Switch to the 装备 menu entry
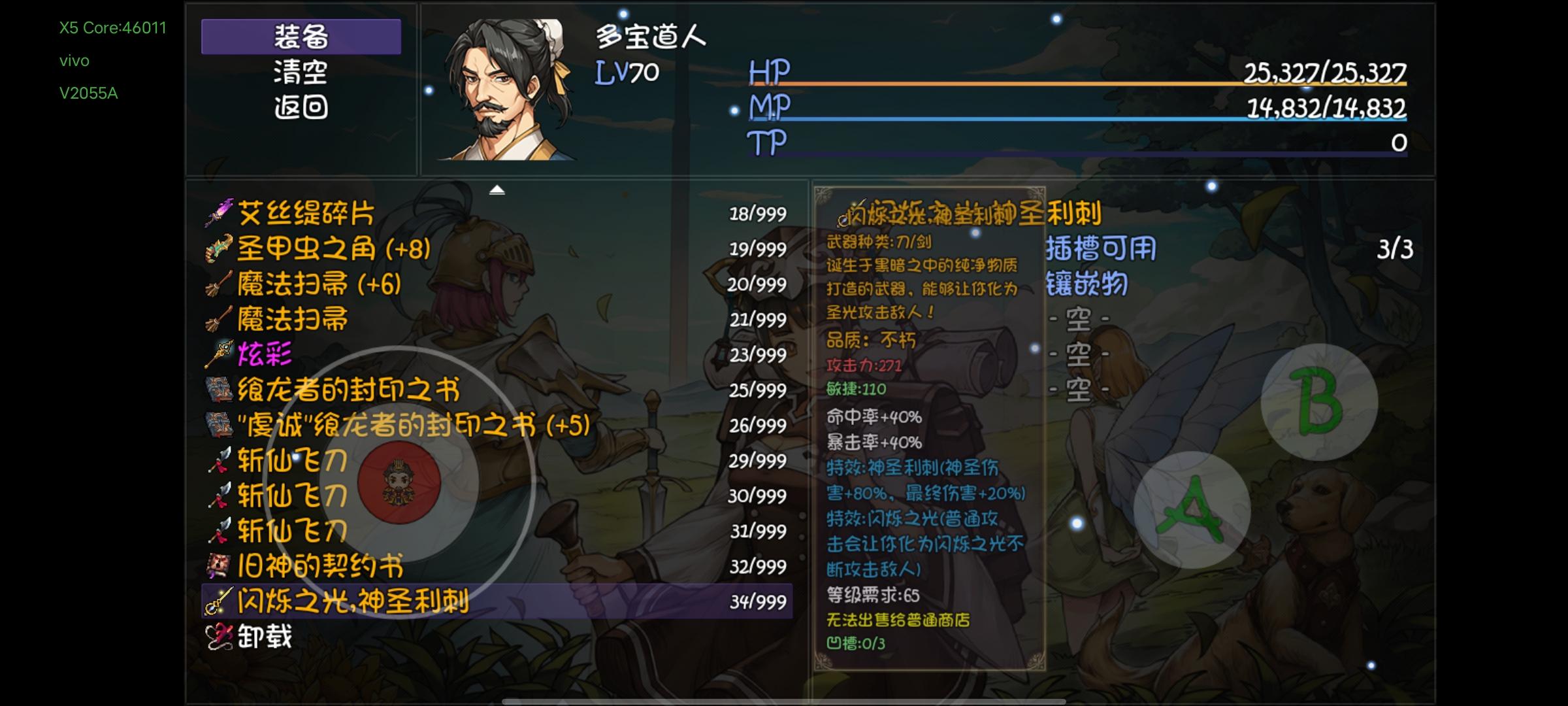The image size is (1568, 706). [301, 38]
